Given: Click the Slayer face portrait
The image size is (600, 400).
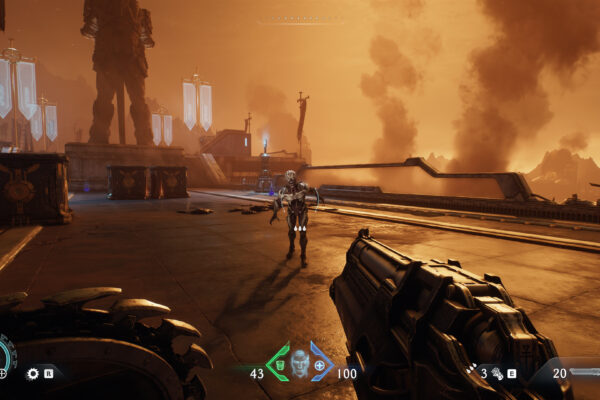Looking at the screenshot, I should tap(299, 363).
